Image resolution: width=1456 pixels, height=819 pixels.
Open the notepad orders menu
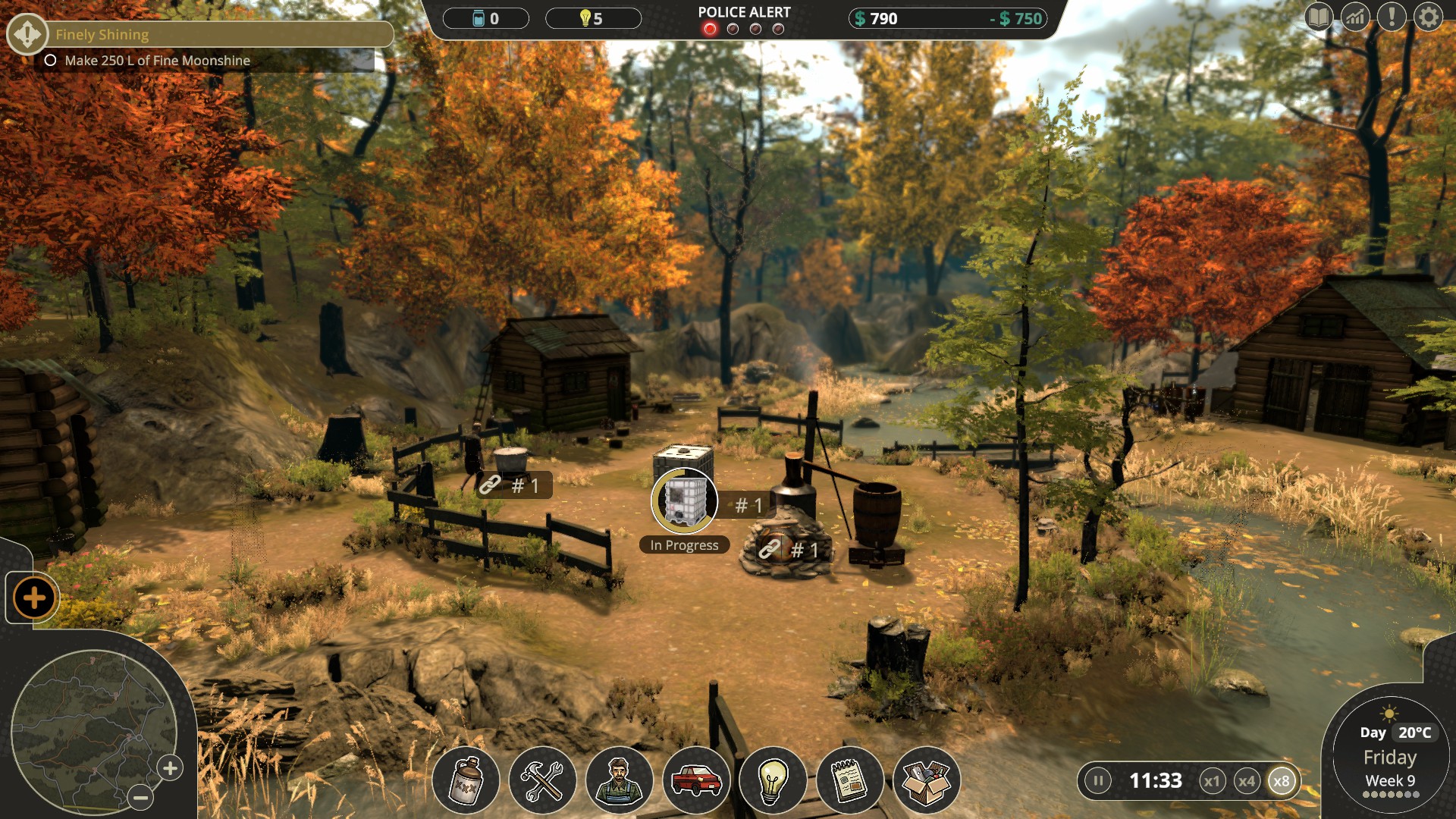pos(849,780)
